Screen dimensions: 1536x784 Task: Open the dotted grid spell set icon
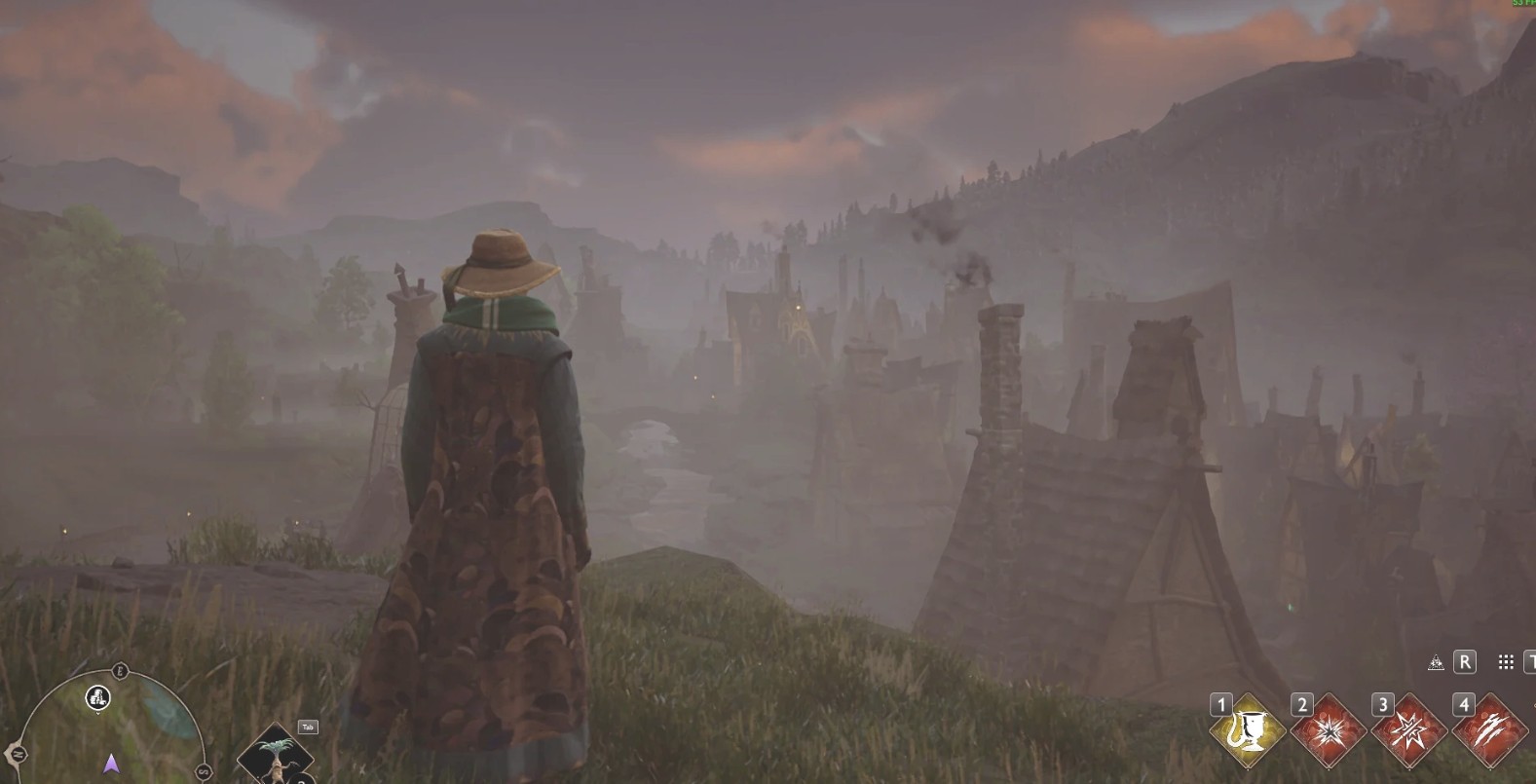pos(1506,662)
